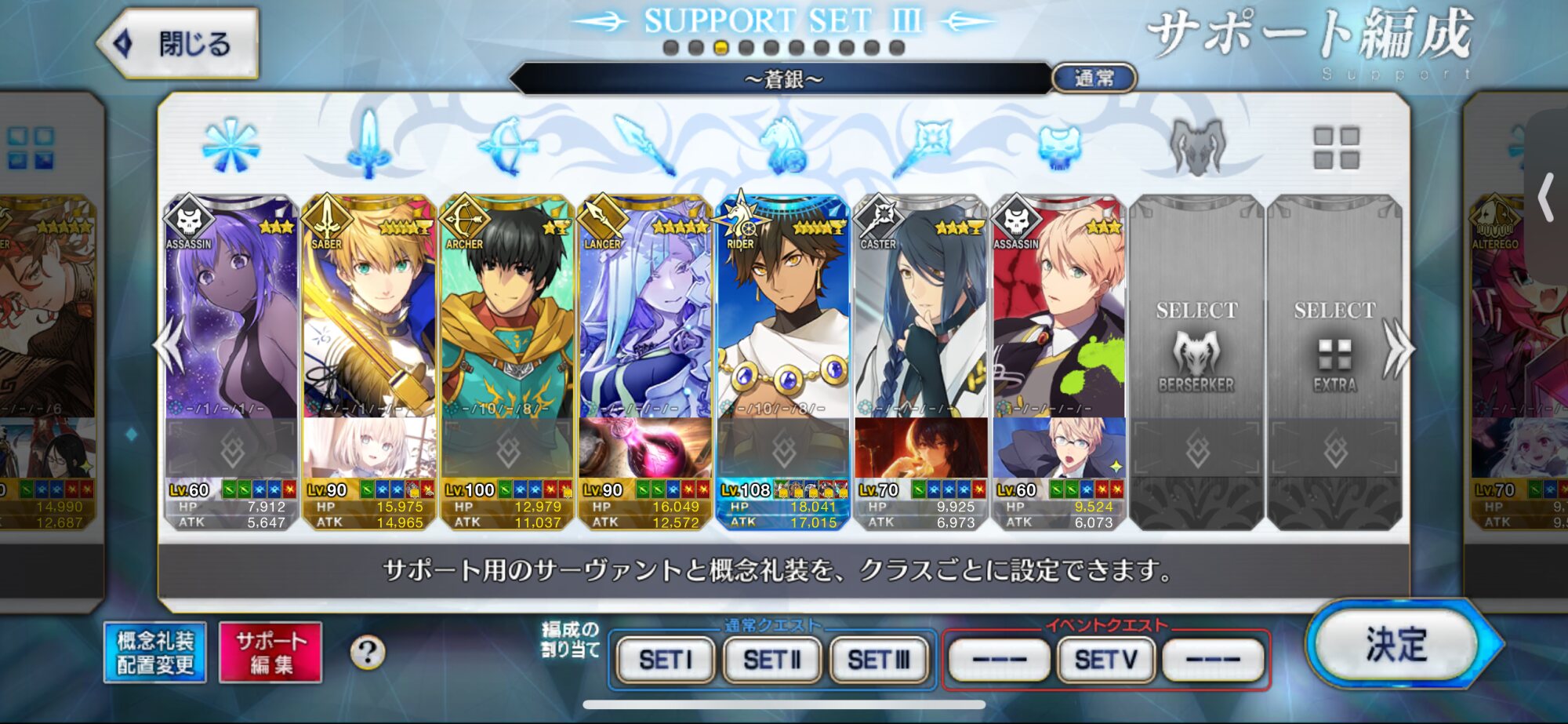The image size is (1568, 724).
Task: Show help with the question mark
Action: 367,653
